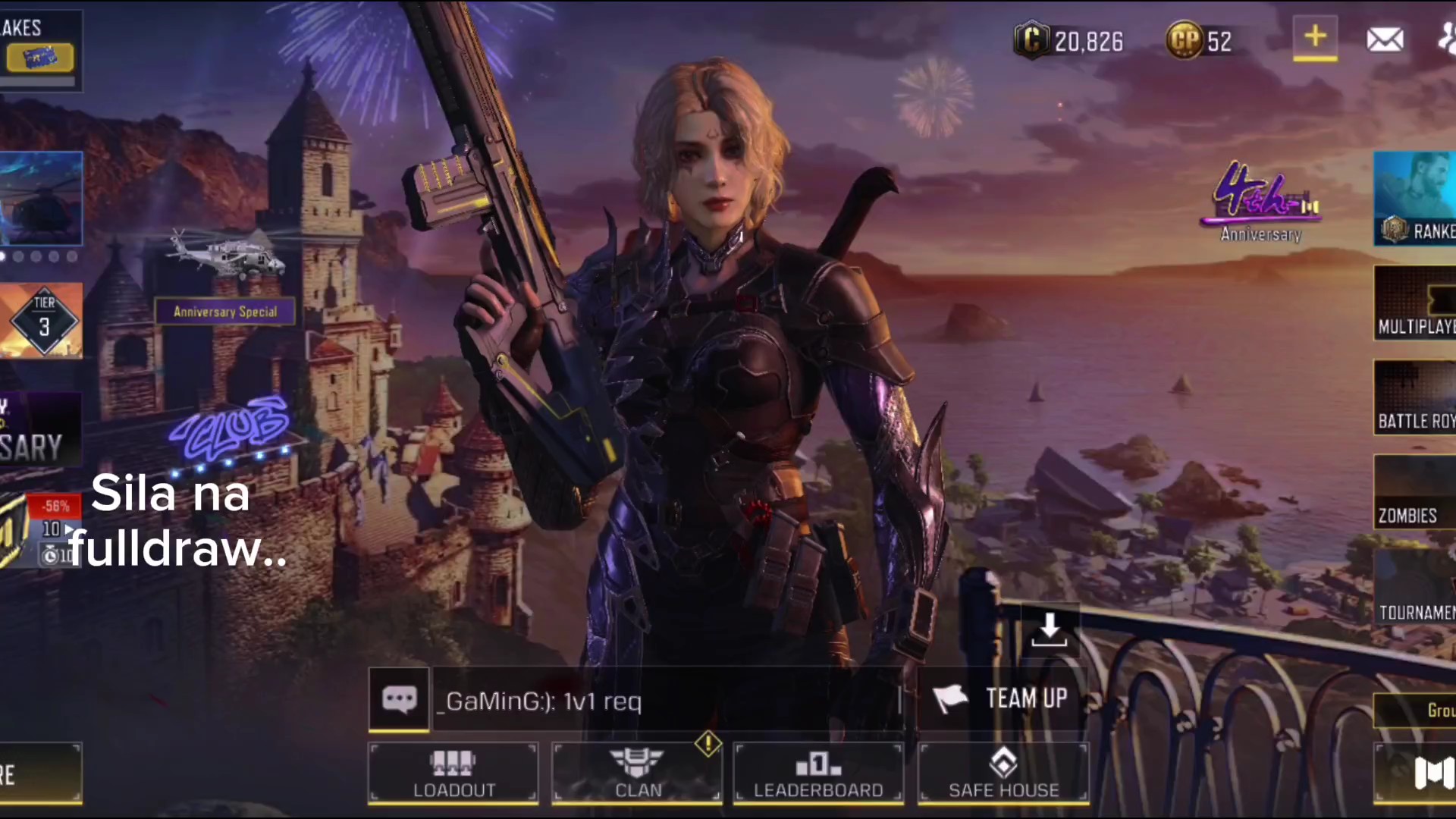Open the Tournament mode
This screenshot has height=819, width=1456.
point(1414,588)
